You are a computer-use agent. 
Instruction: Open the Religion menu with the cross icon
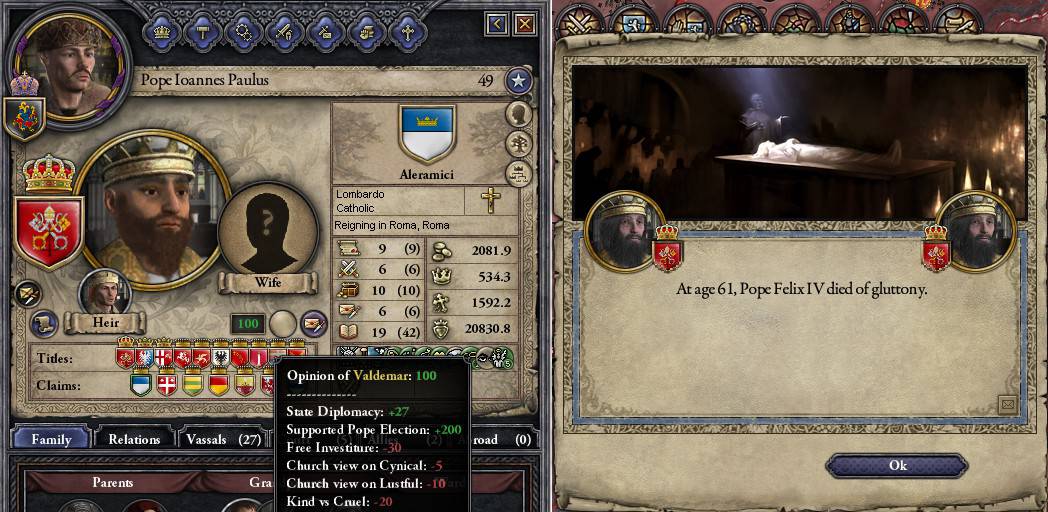point(407,30)
